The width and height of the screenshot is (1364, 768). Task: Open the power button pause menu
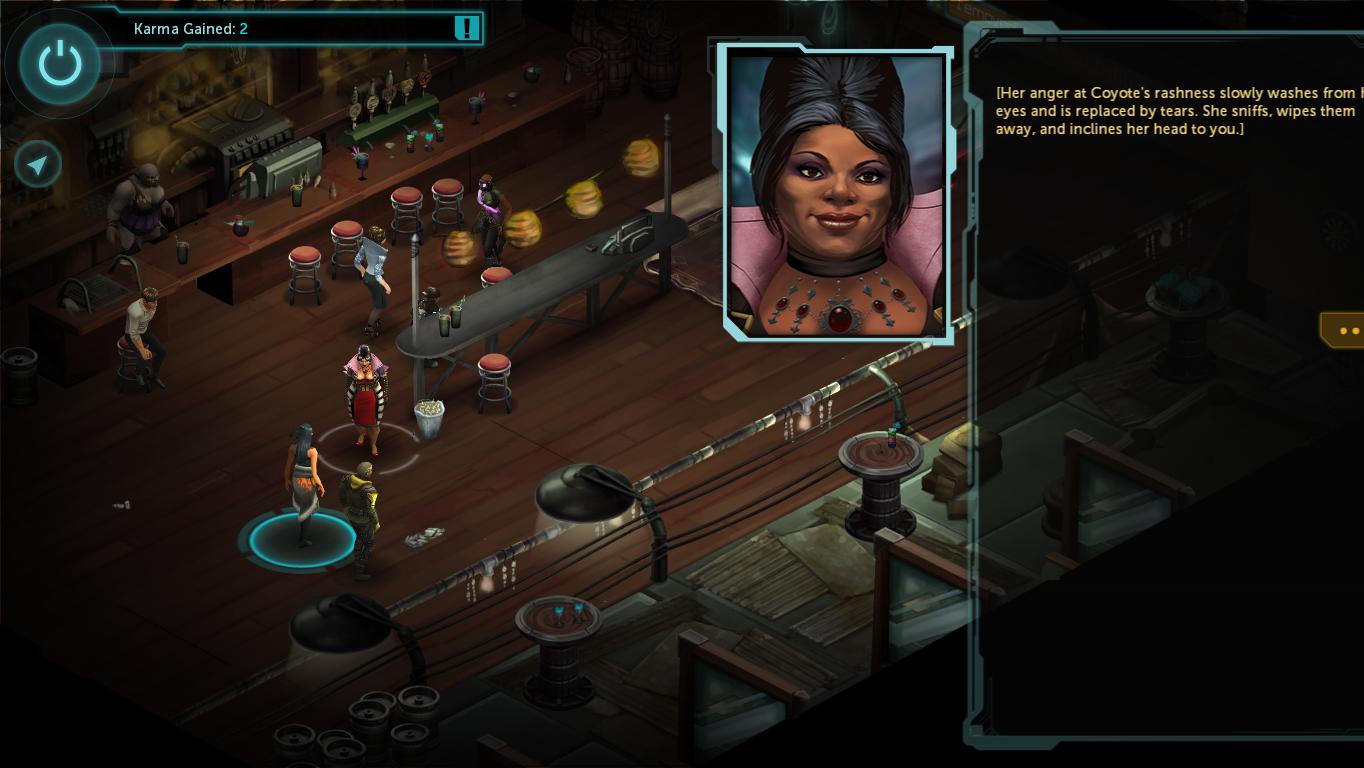point(60,64)
